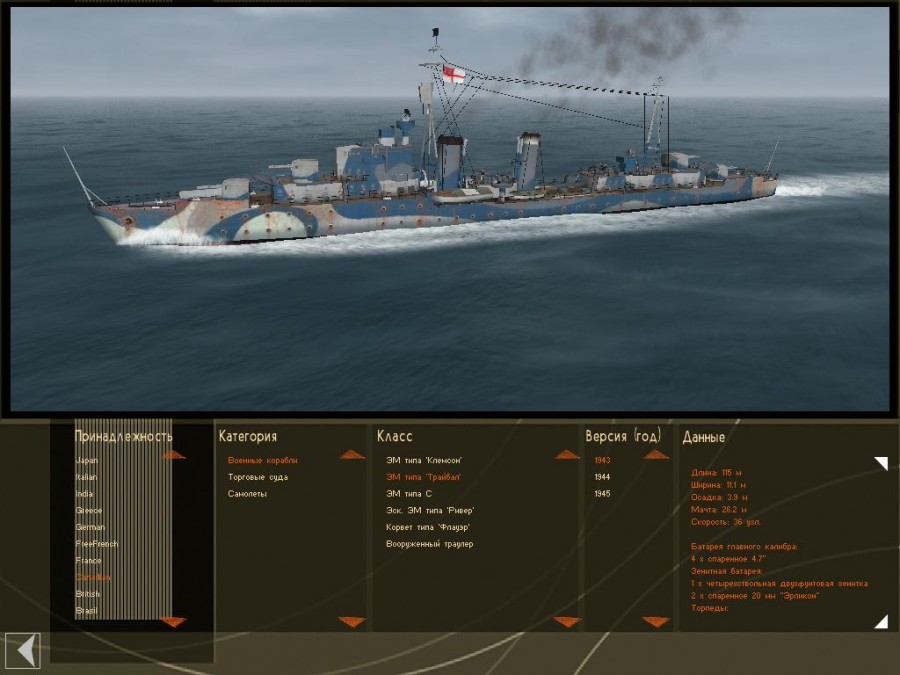Click the white down arrow in Данные panel
Viewport: 900px width, 675px height.
click(x=880, y=622)
